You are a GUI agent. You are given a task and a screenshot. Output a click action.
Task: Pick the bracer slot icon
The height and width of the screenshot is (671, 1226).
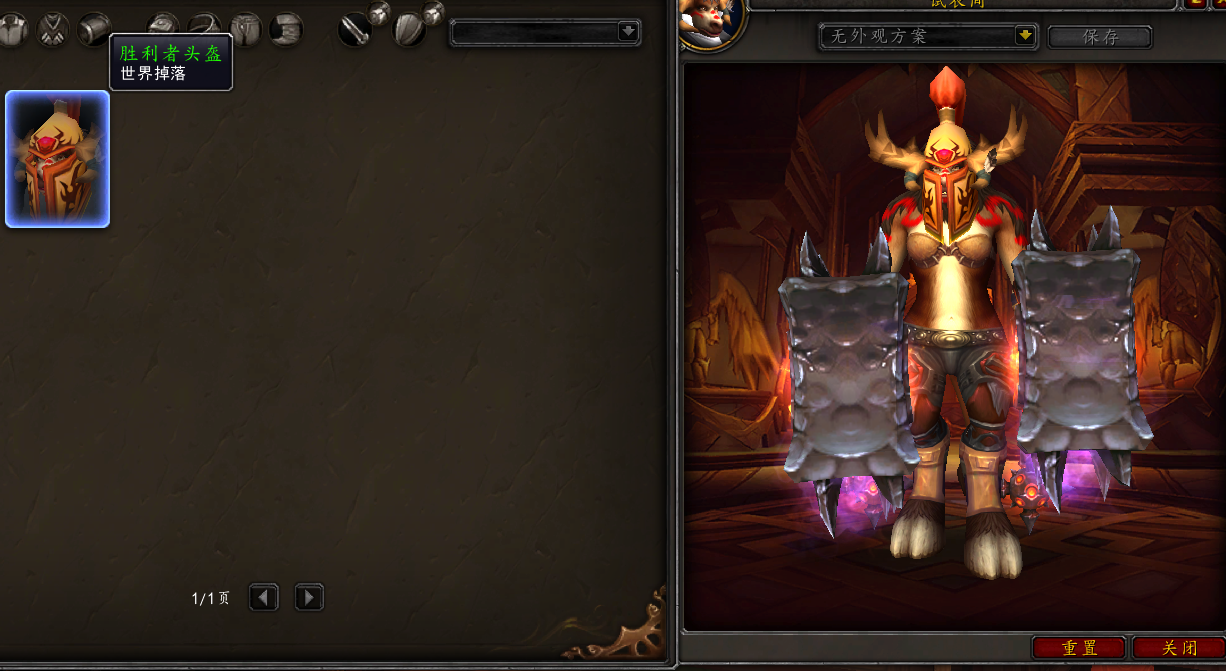tap(95, 29)
